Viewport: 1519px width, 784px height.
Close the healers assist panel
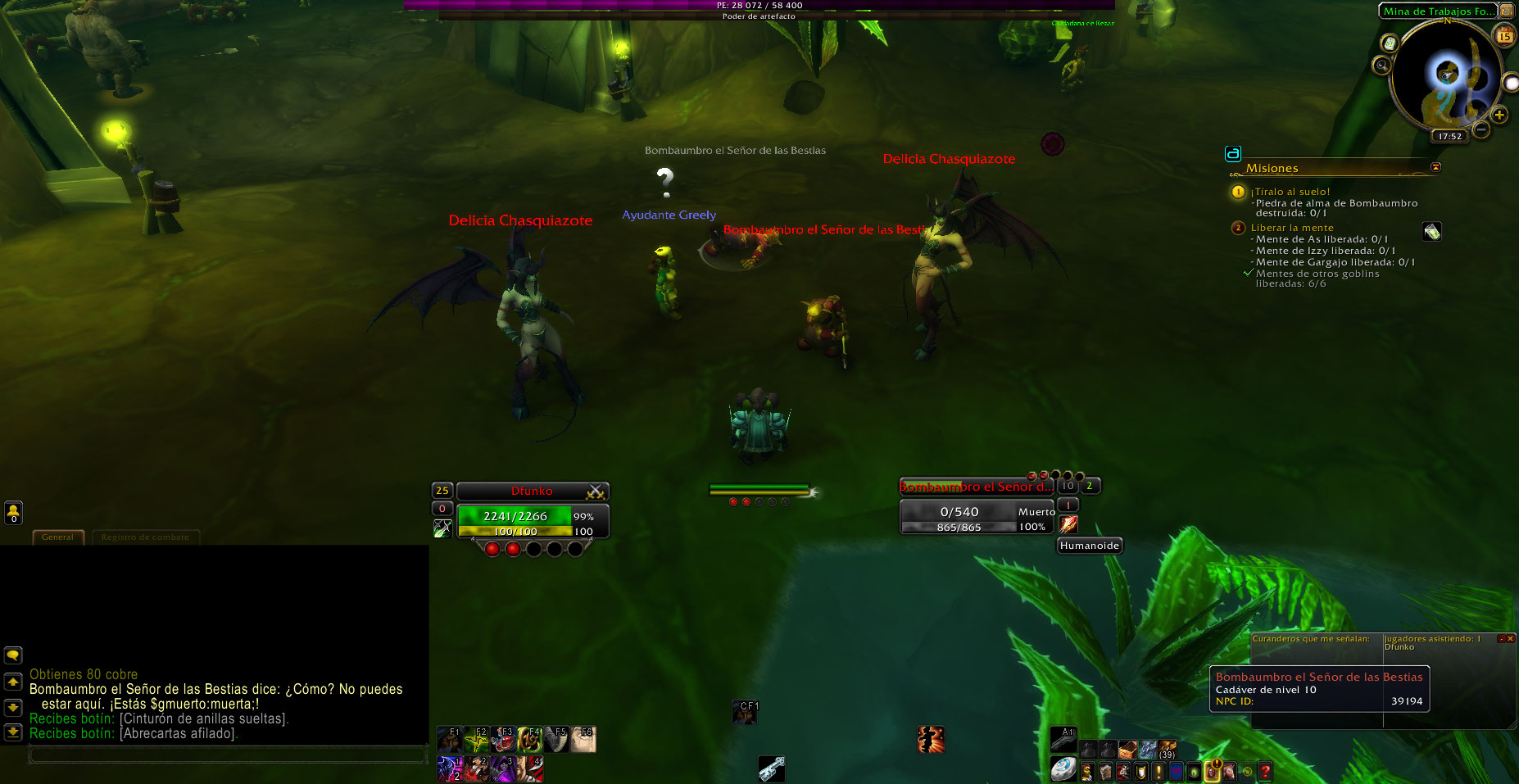click(x=1510, y=638)
